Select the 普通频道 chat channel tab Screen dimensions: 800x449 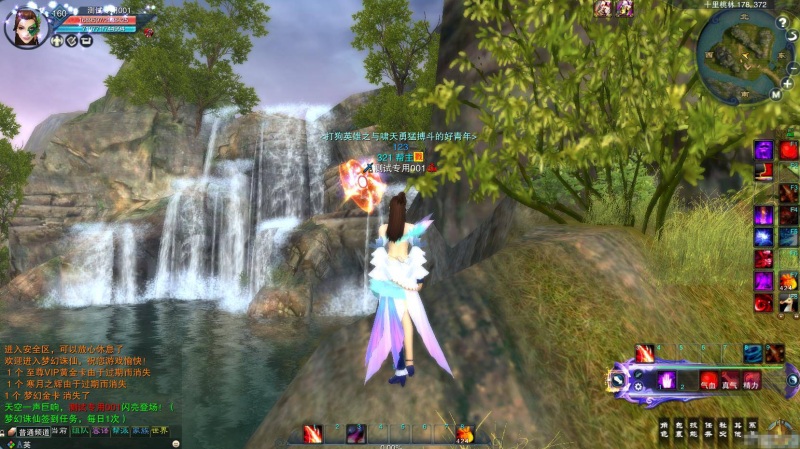[33, 432]
